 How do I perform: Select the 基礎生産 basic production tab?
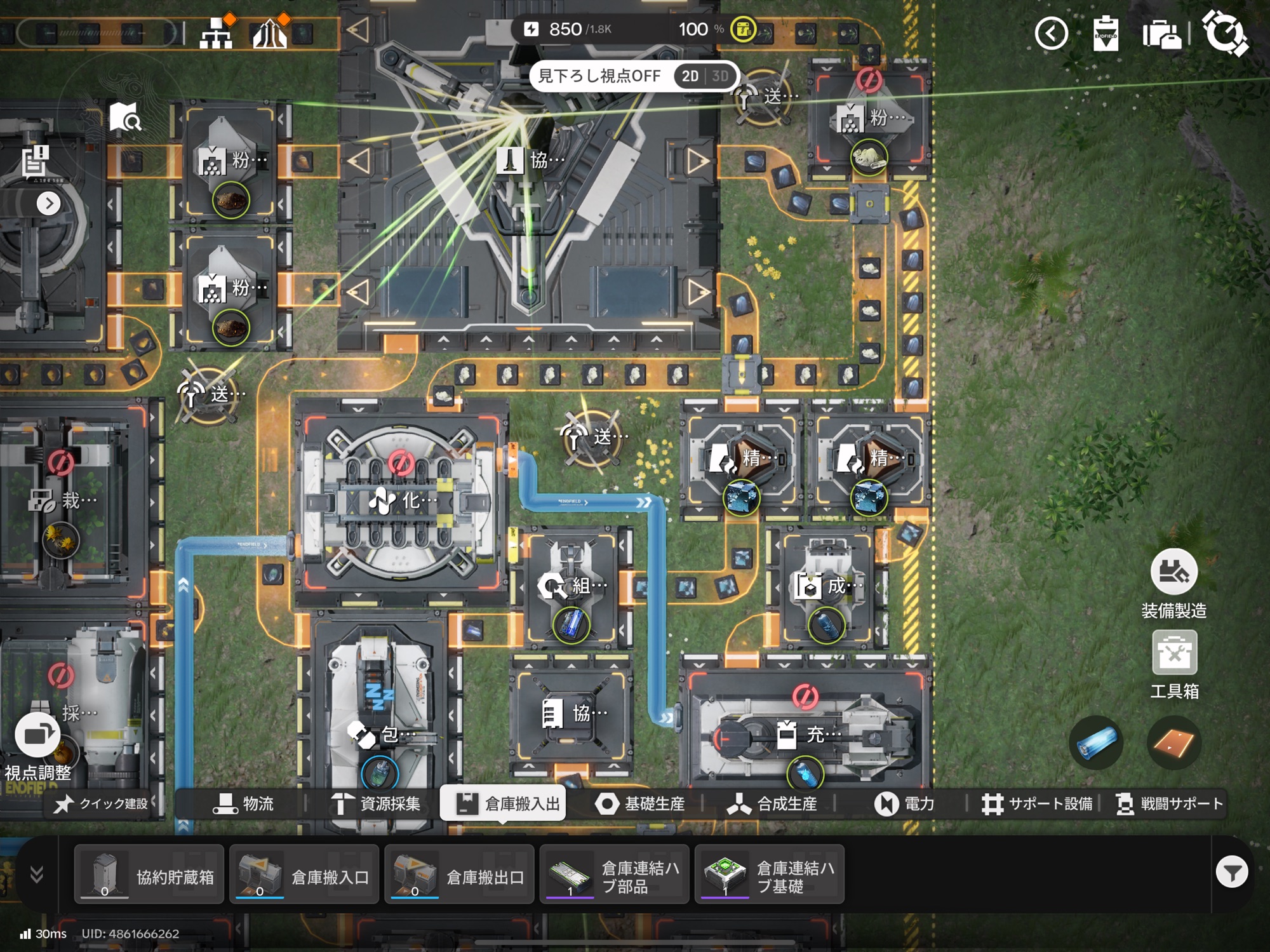(640, 804)
